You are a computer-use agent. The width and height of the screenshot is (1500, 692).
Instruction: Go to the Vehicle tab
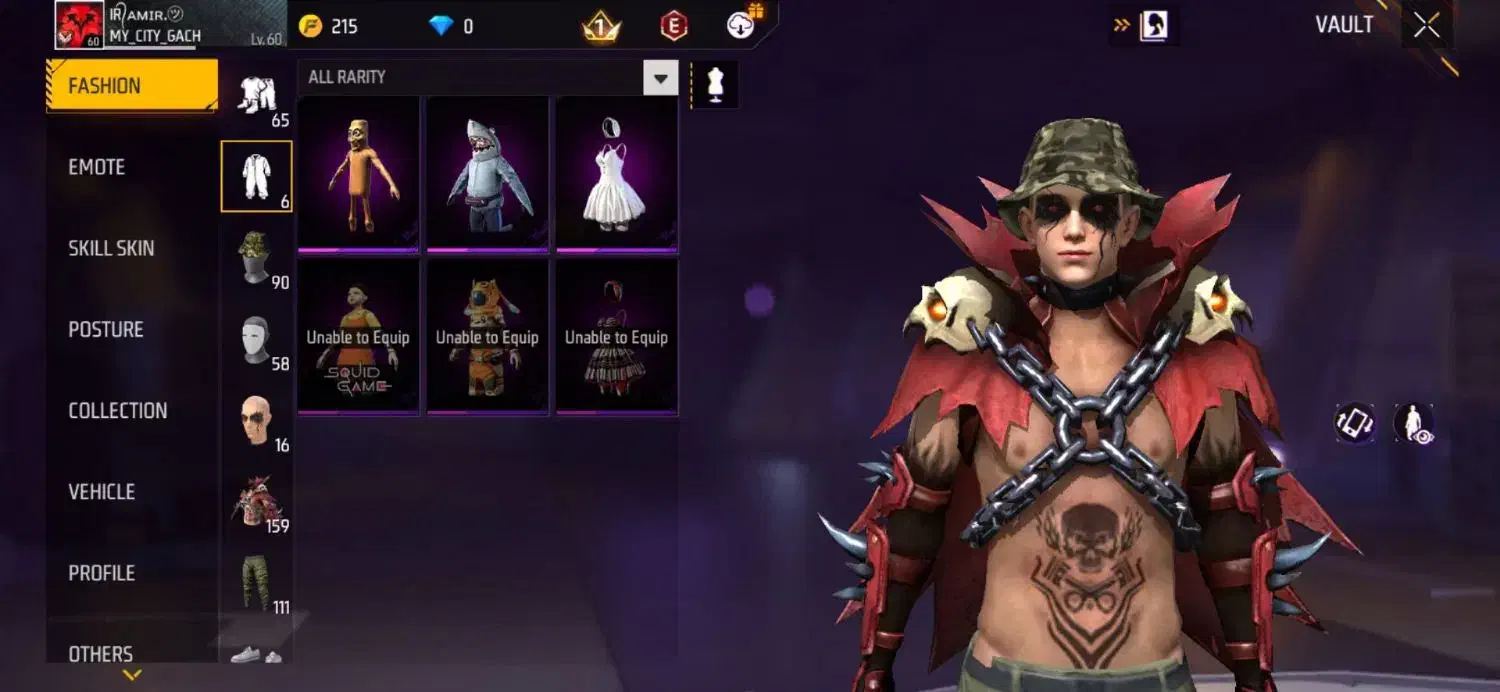101,491
